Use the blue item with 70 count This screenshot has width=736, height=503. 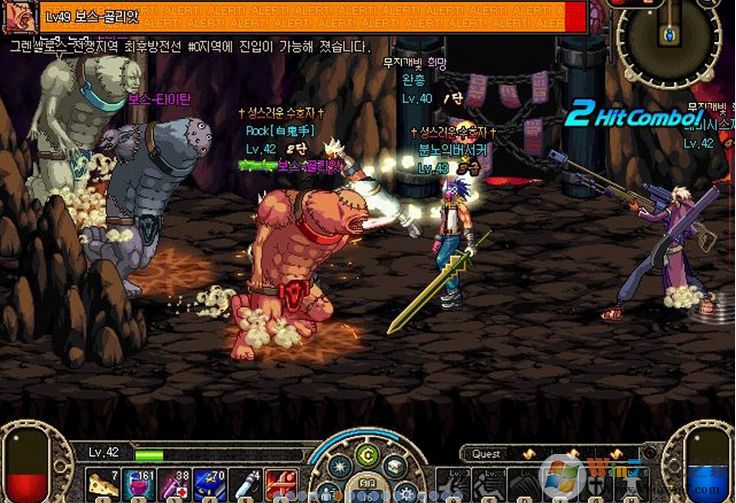(212, 484)
